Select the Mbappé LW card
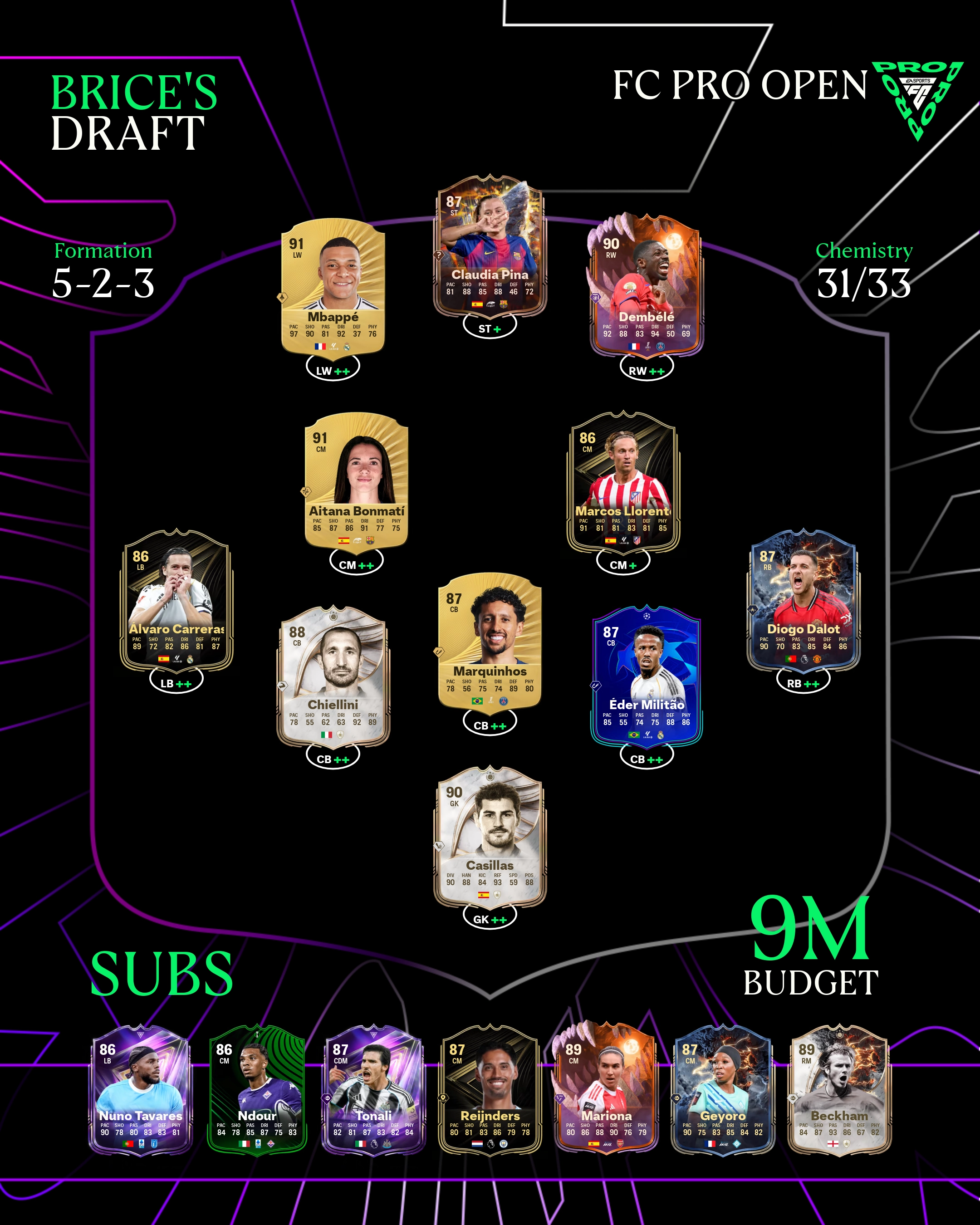 coord(333,287)
